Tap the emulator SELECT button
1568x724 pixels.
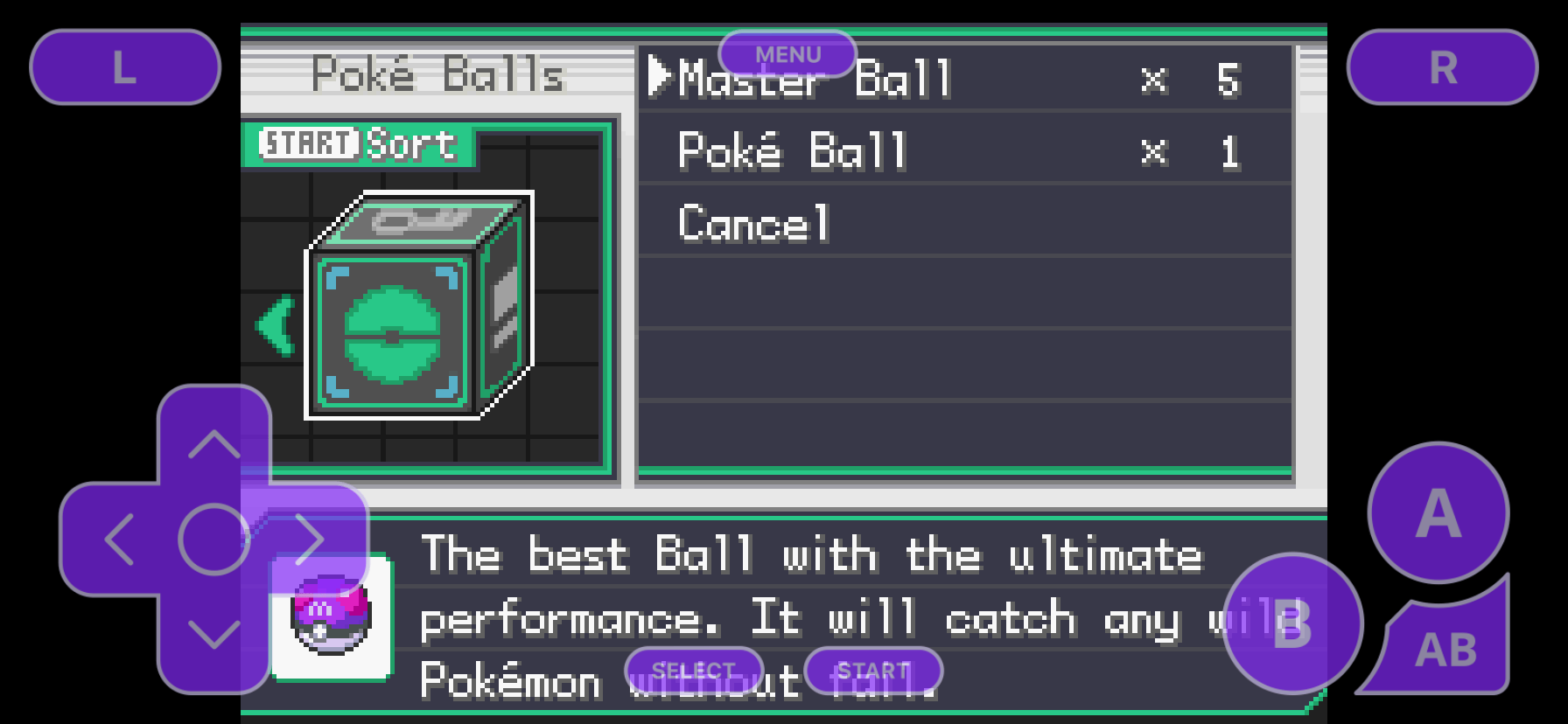(694, 671)
